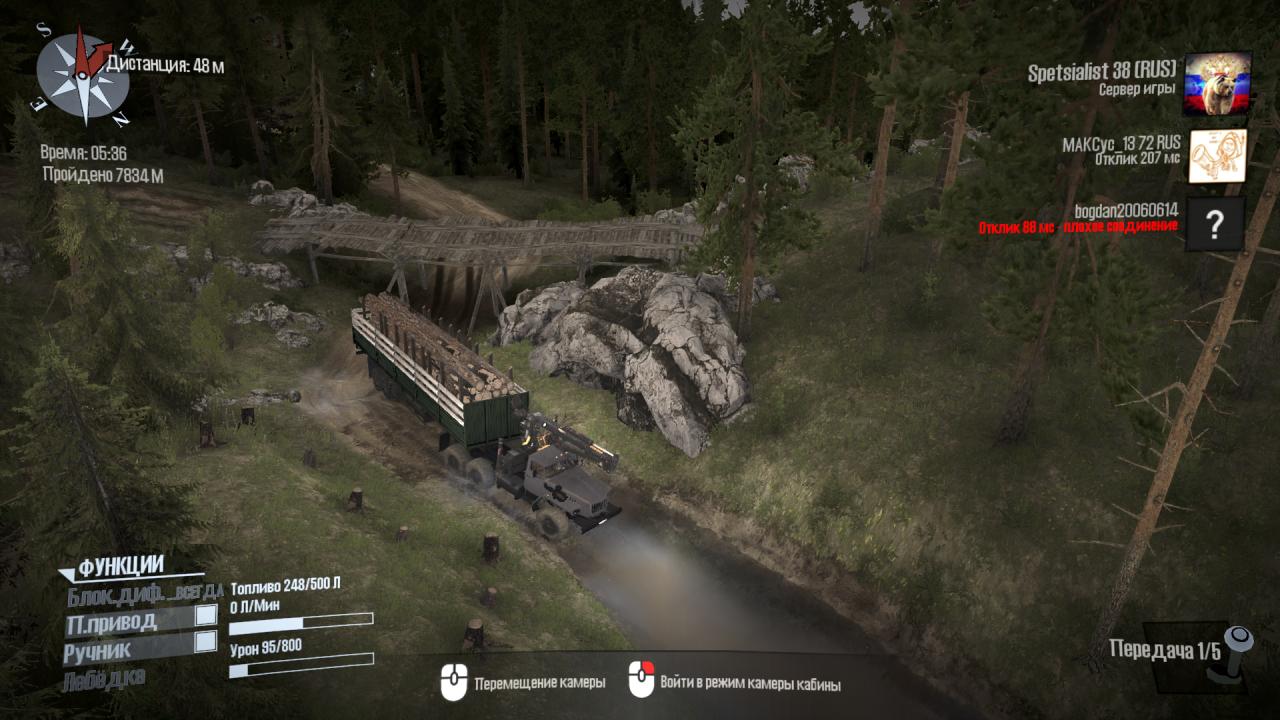Click the compass in the corner
The image size is (1280, 720).
click(x=83, y=76)
